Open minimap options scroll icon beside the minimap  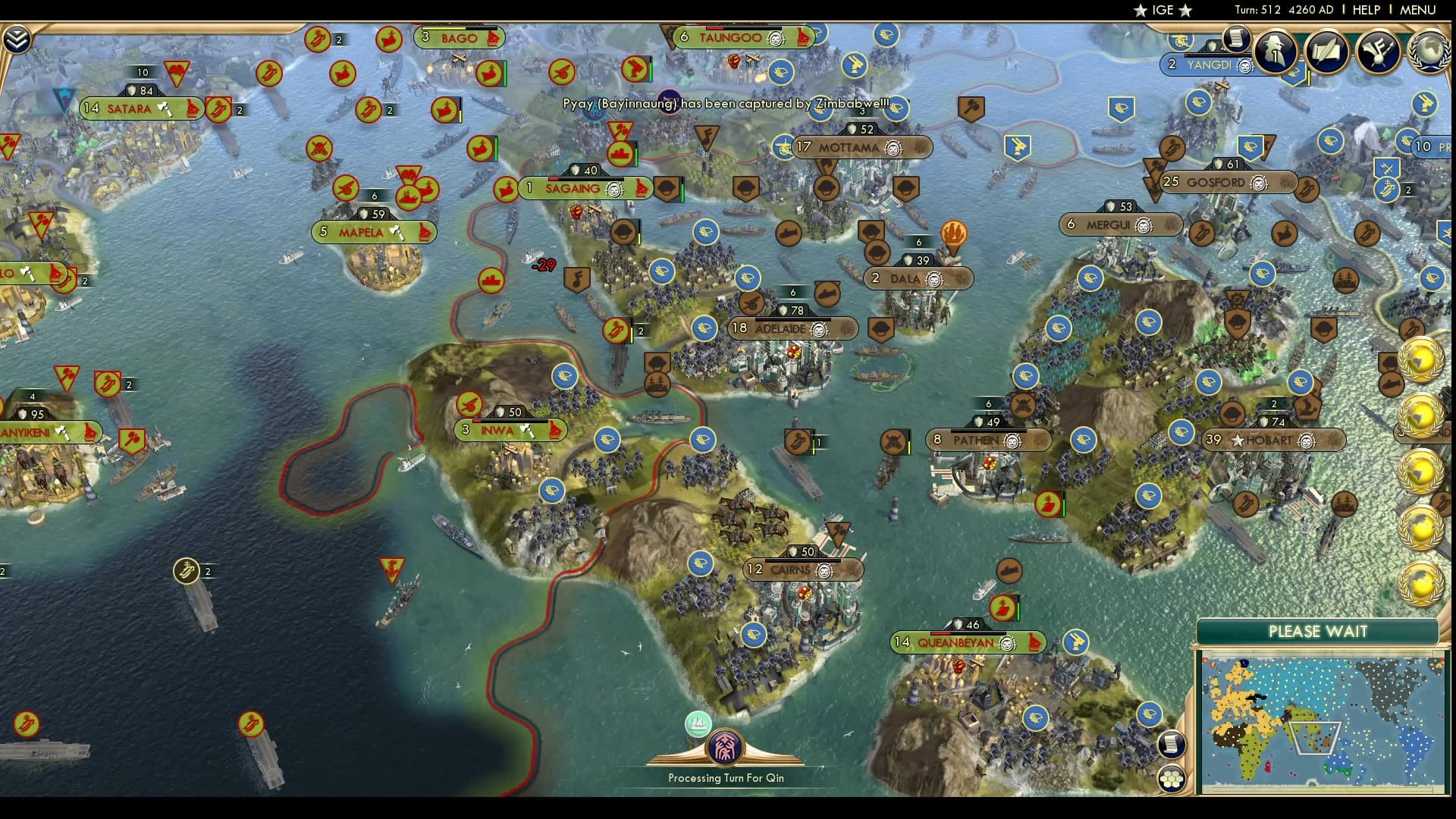pos(1172,744)
